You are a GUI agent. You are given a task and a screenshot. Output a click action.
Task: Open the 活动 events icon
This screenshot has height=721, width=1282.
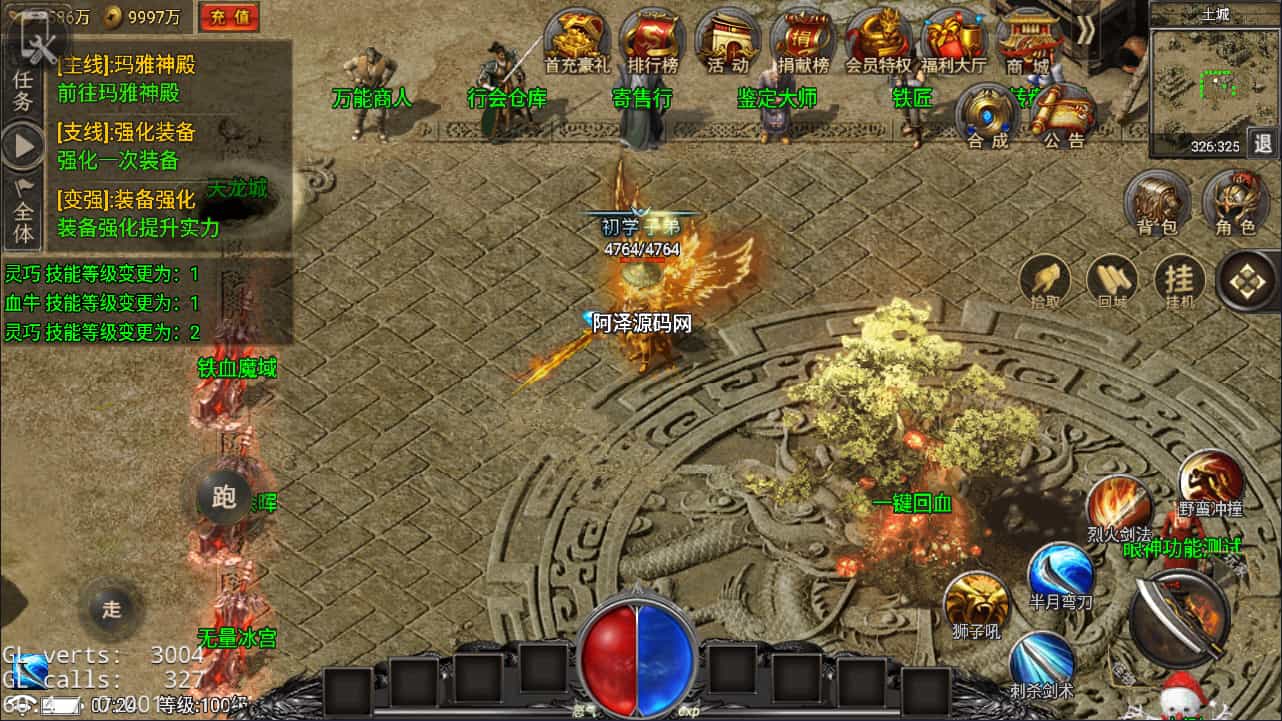(728, 40)
